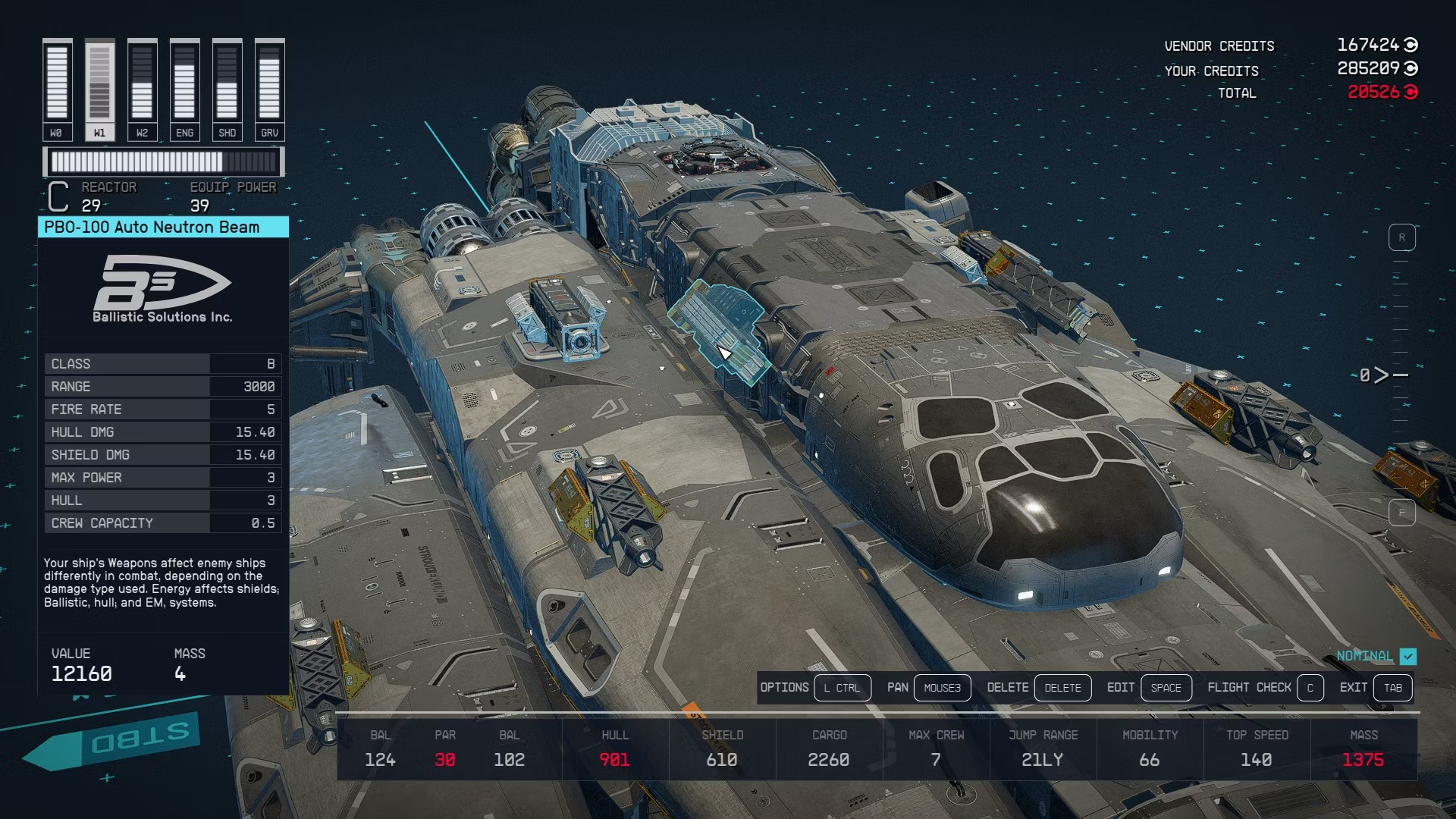Open the Options control in the action bar
Viewport: 1456px width, 819px height.
pyautogui.click(x=842, y=688)
